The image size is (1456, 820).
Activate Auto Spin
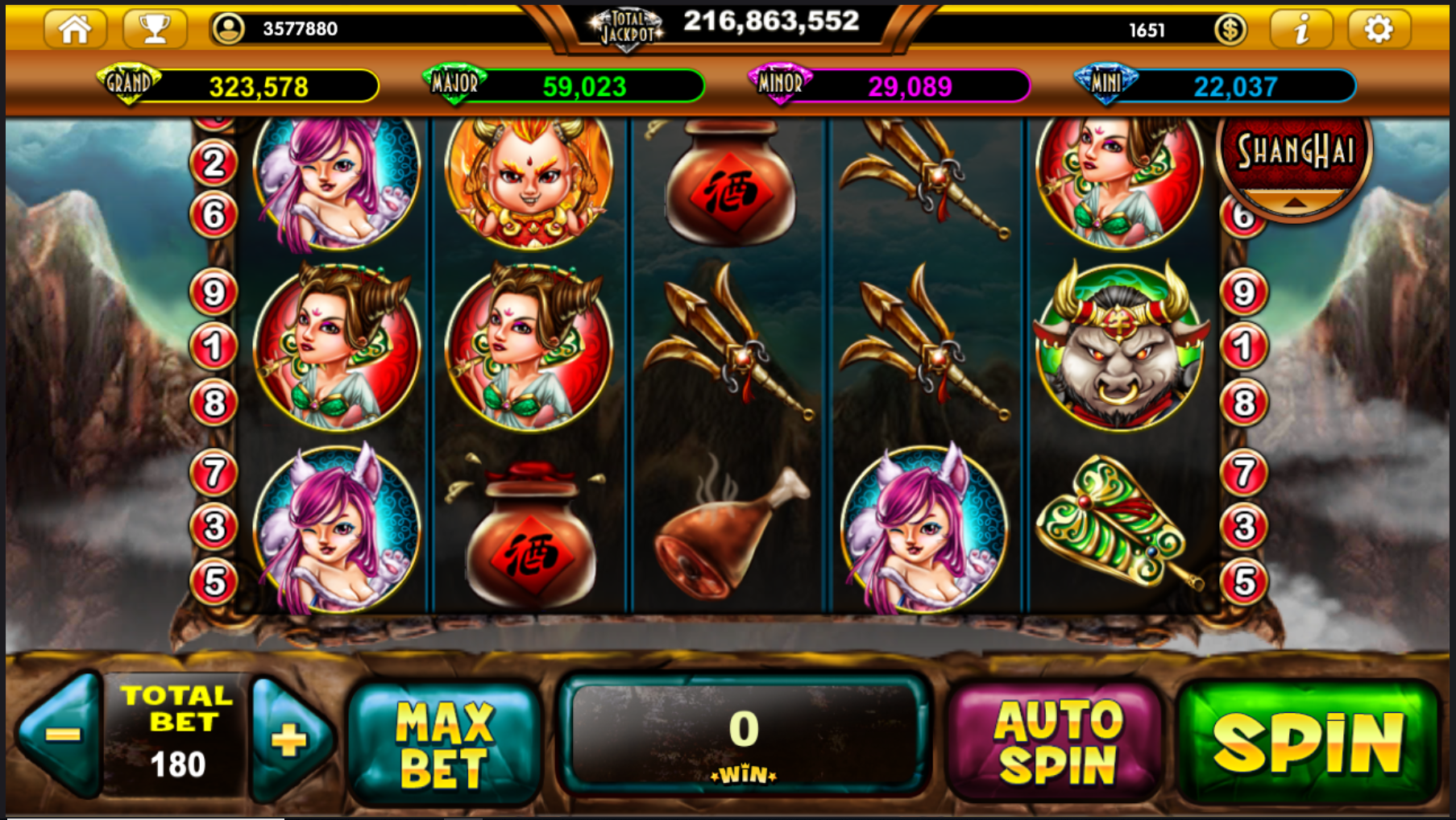click(1056, 742)
